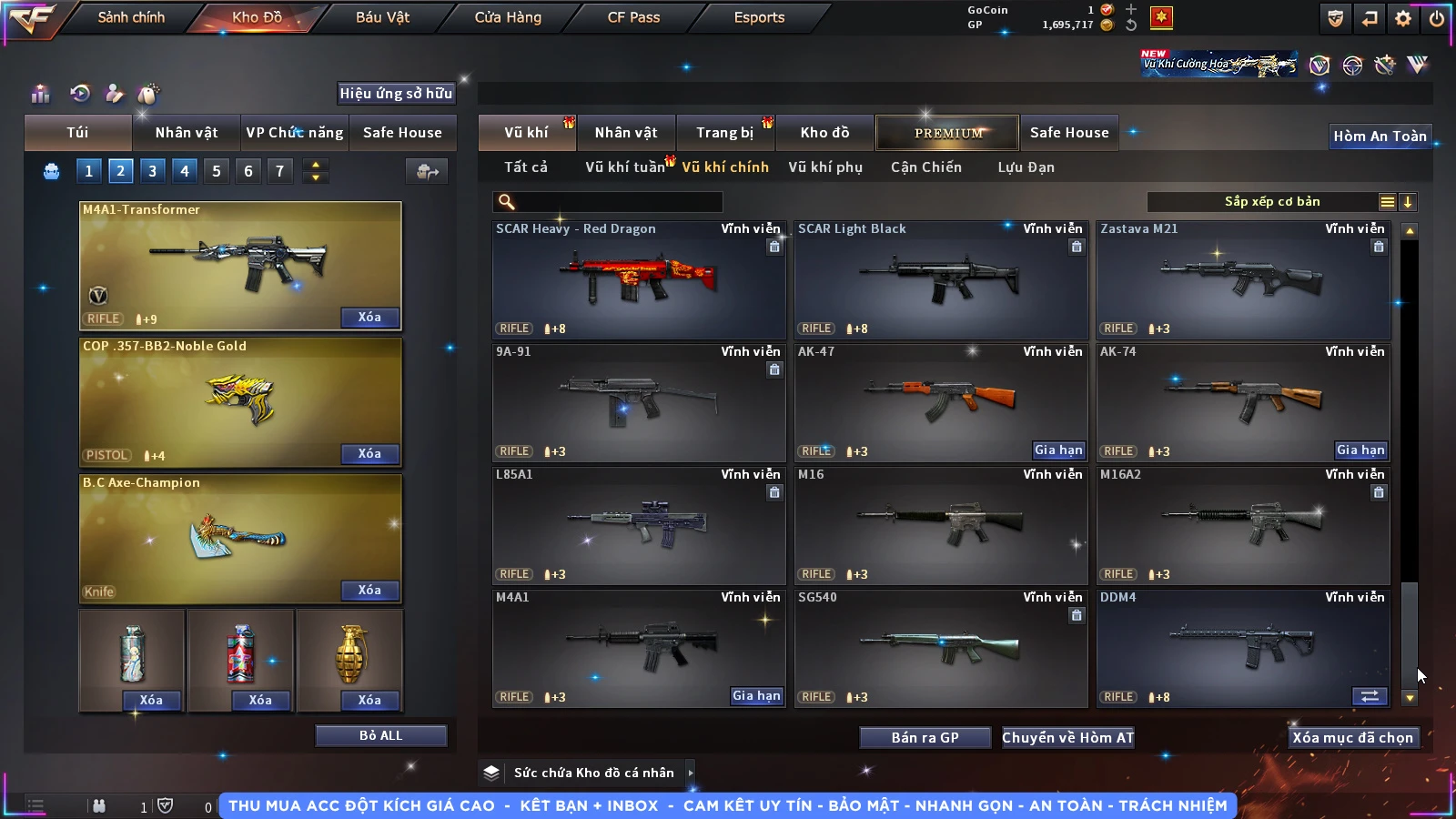Extend the AK-47 with Gia hạn
This screenshot has width=1456, height=819.
(x=1058, y=450)
